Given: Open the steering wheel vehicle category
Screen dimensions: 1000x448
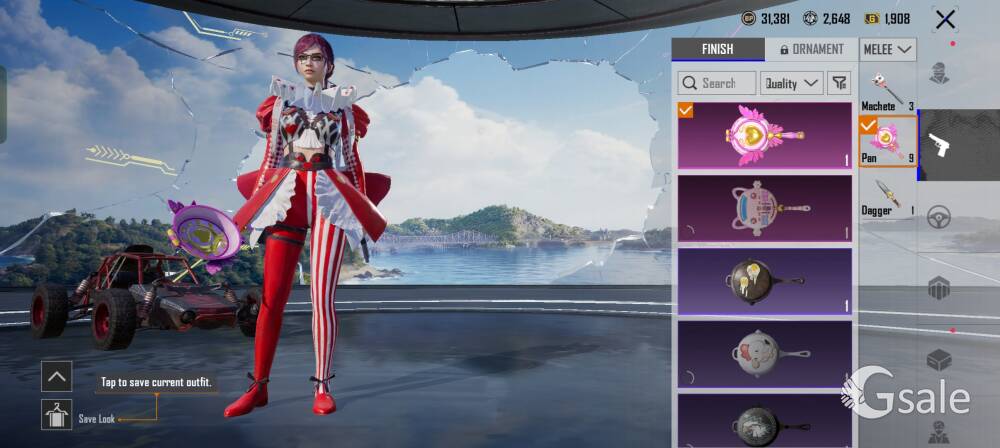Looking at the screenshot, I should coord(939,217).
